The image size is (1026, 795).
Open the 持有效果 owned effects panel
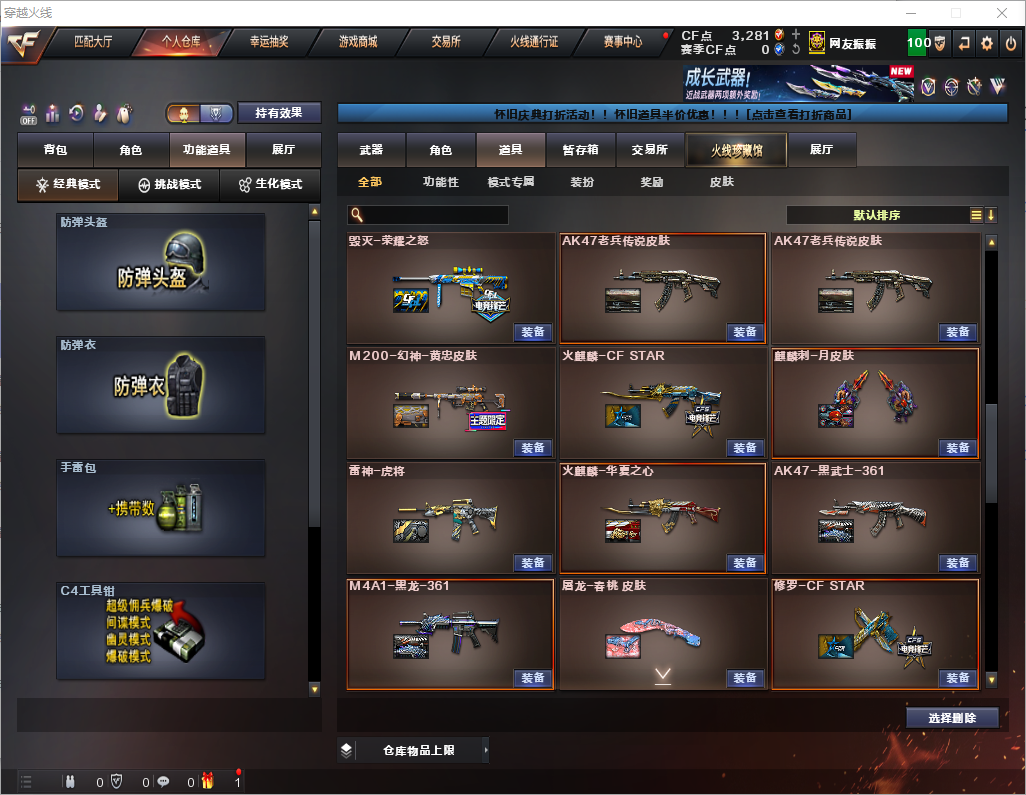pos(279,113)
